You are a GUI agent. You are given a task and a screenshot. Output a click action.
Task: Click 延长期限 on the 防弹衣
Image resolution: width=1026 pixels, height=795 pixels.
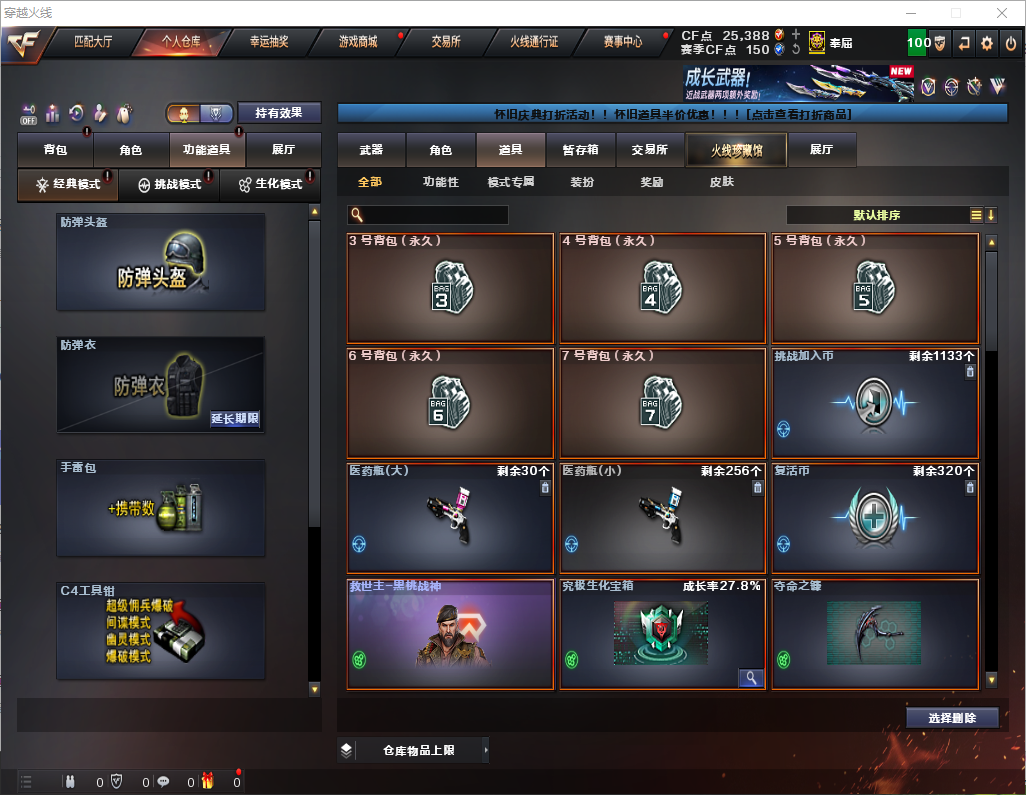pos(235,419)
